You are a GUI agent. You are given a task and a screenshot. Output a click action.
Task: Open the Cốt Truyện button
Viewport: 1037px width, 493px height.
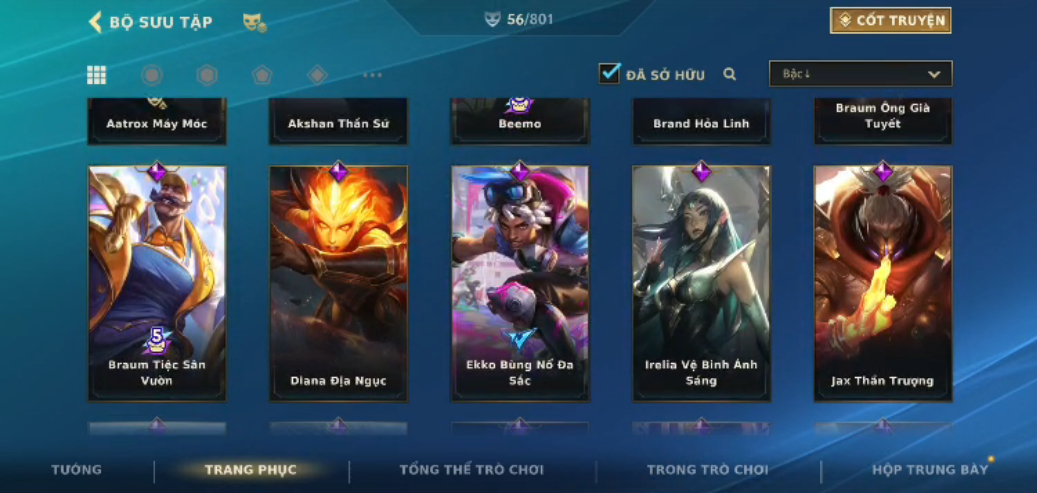(x=890, y=21)
